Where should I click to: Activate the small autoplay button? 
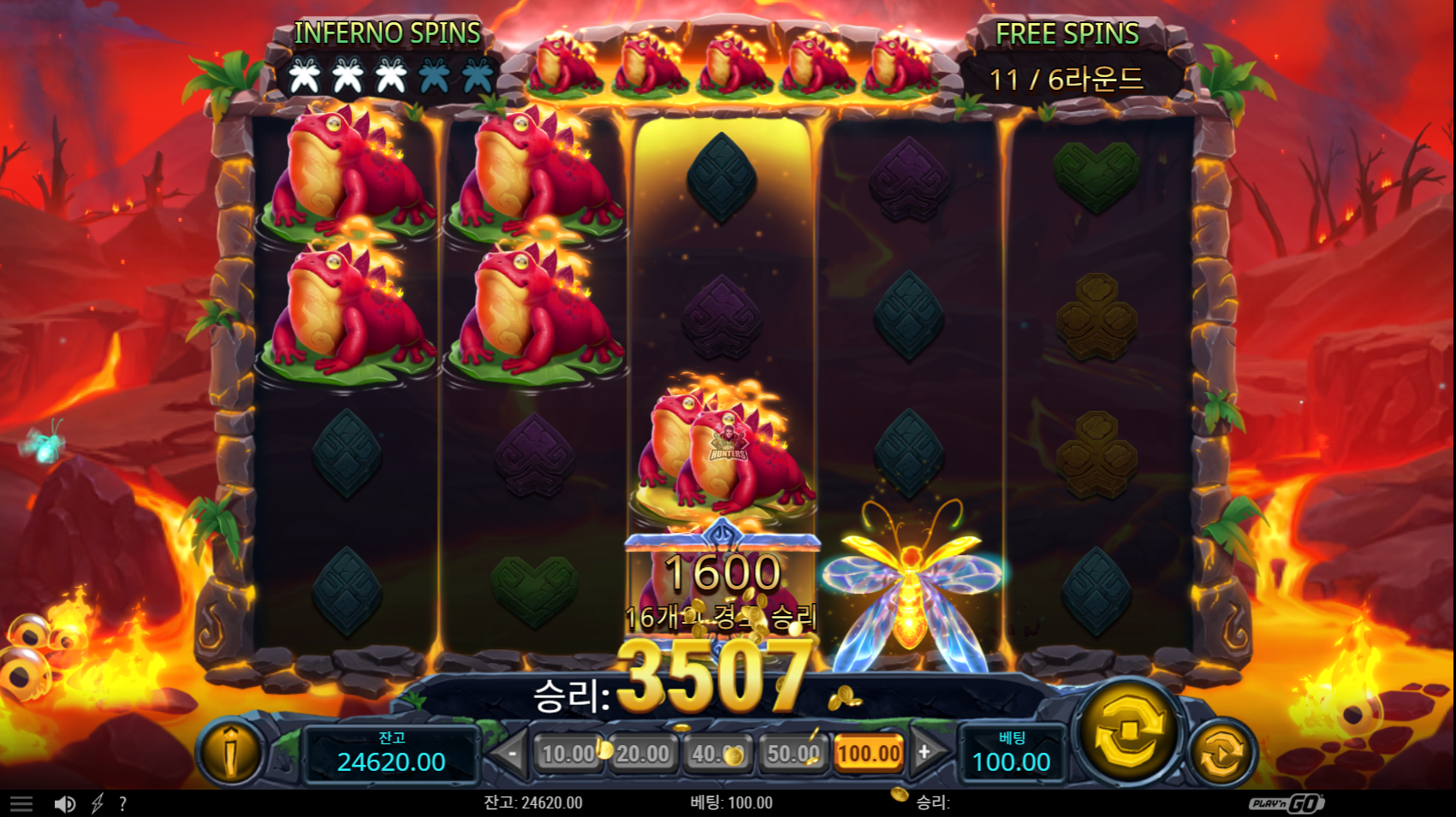1221,753
